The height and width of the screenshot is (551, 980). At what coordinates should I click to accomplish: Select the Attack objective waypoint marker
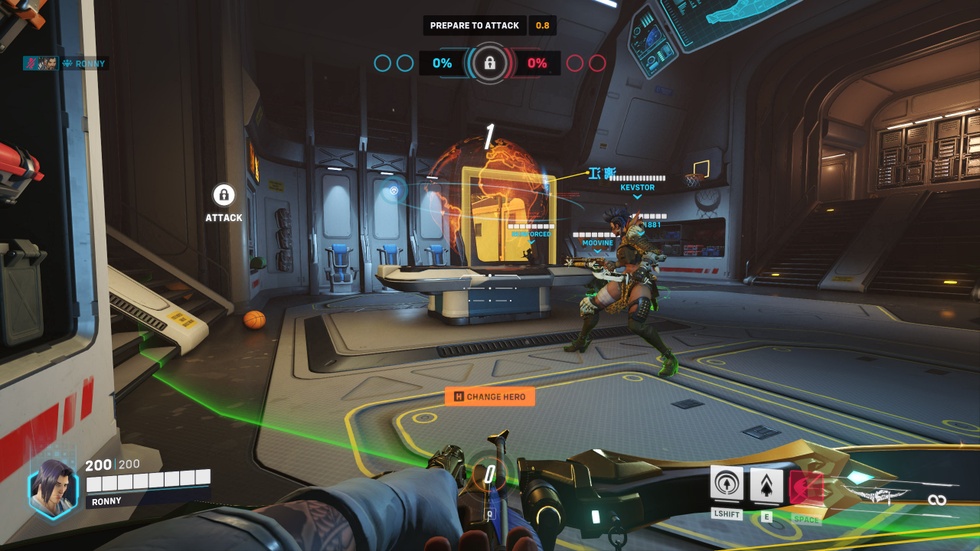tap(223, 195)
